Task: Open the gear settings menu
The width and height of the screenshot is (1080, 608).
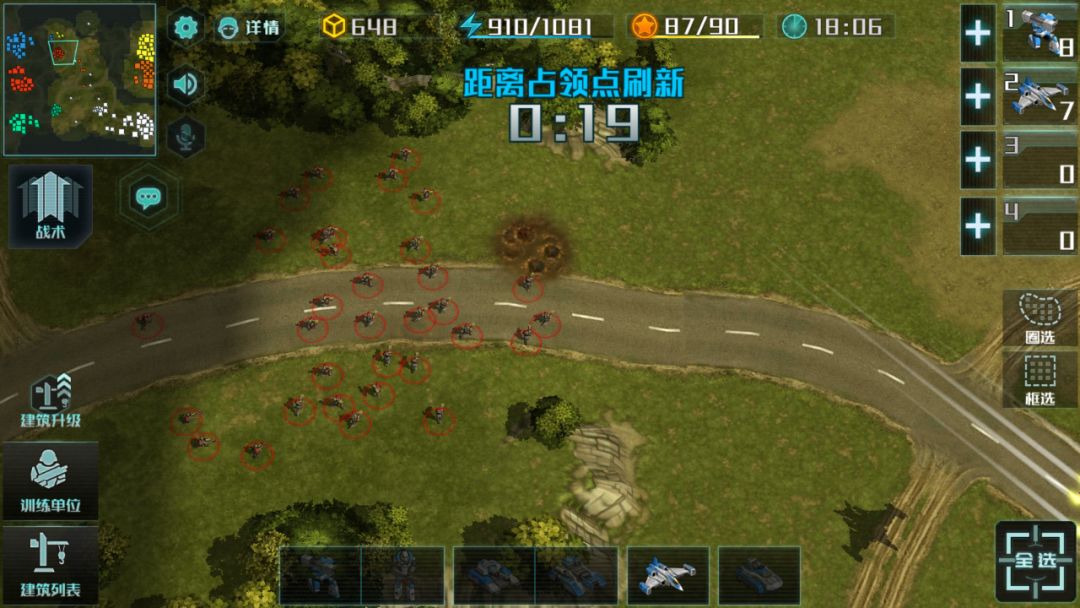Action: tap(185, 27)
